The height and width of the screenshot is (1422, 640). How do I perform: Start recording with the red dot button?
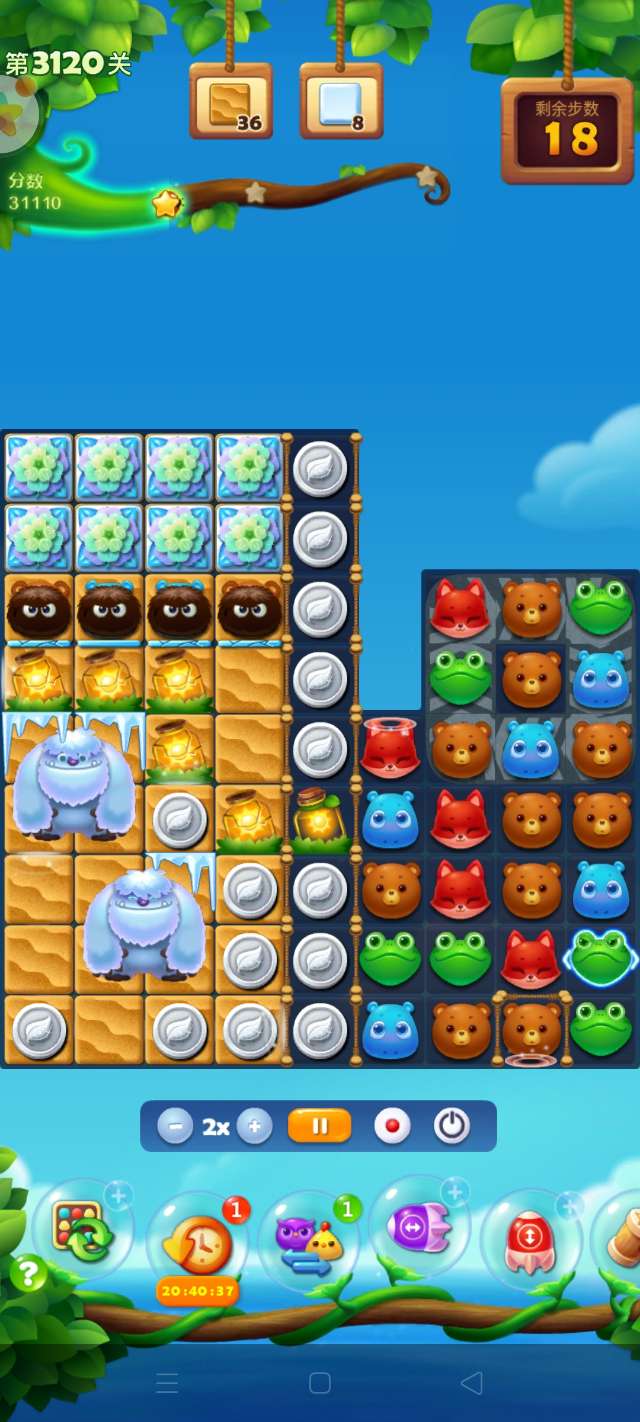pyautogui.click(x=392, y=1127)
